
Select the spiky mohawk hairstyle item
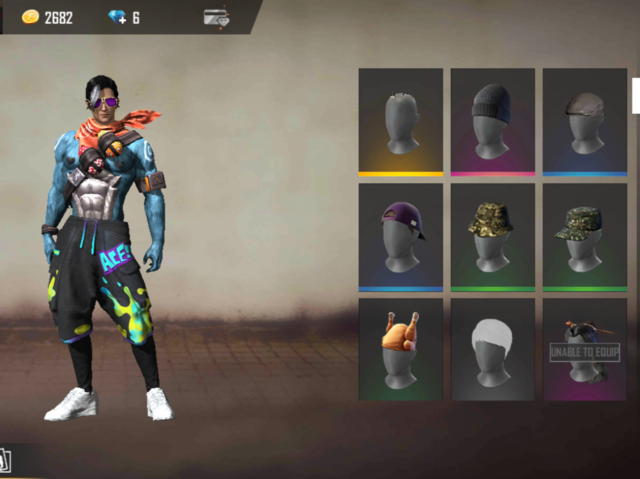click(400, 122)
